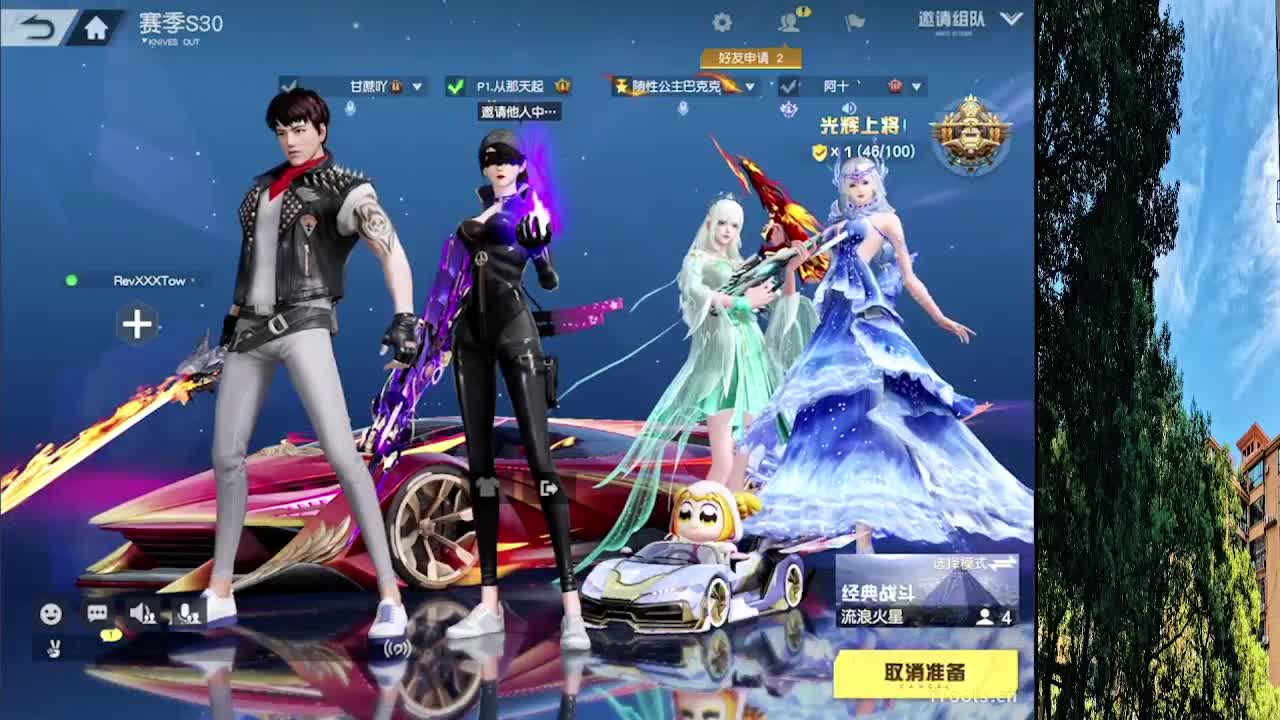Open the 好友申请 friend requests tab

point(754,59)
